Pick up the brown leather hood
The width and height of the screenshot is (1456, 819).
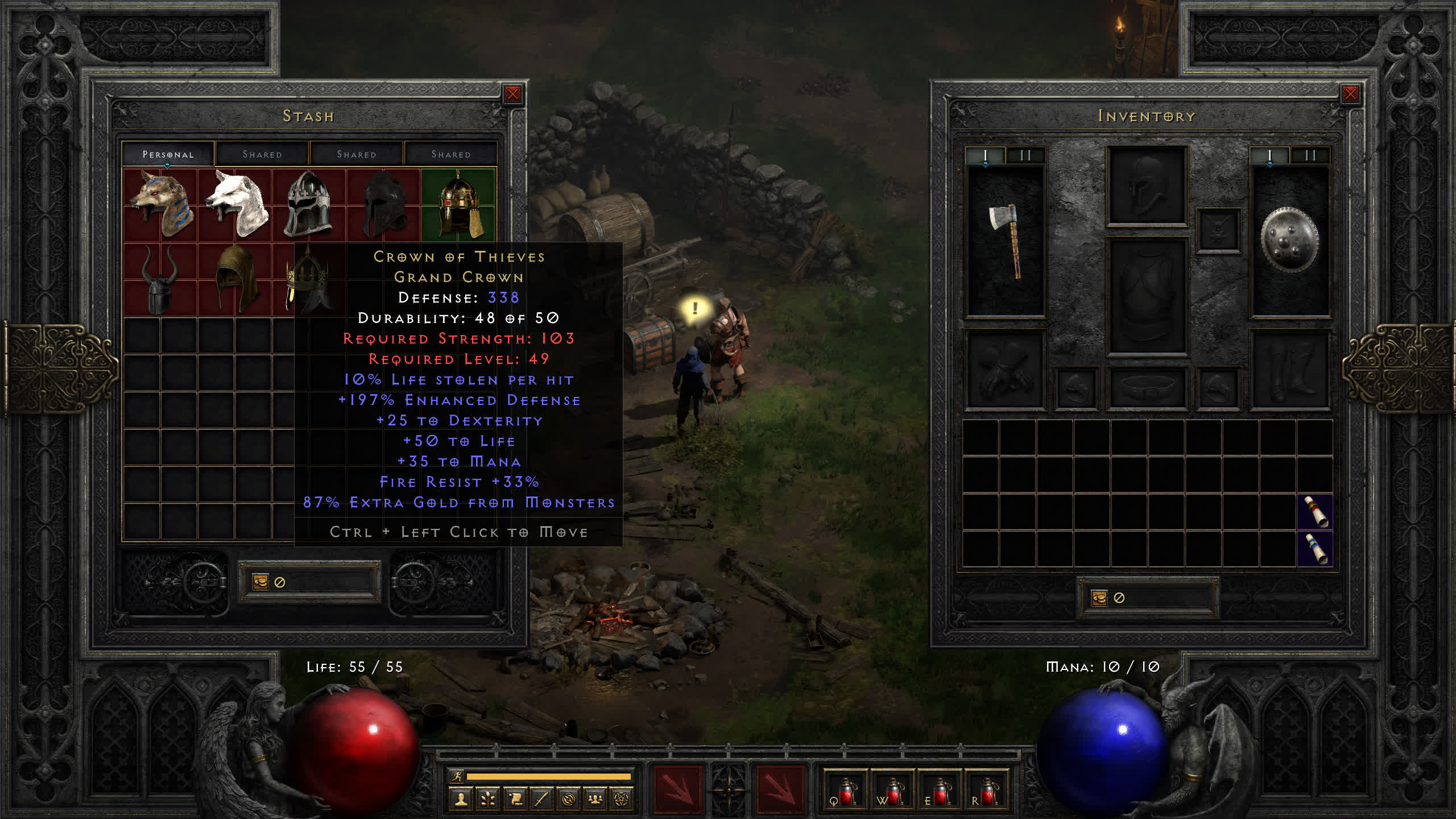pyautogui.click(x=235, y=279)
